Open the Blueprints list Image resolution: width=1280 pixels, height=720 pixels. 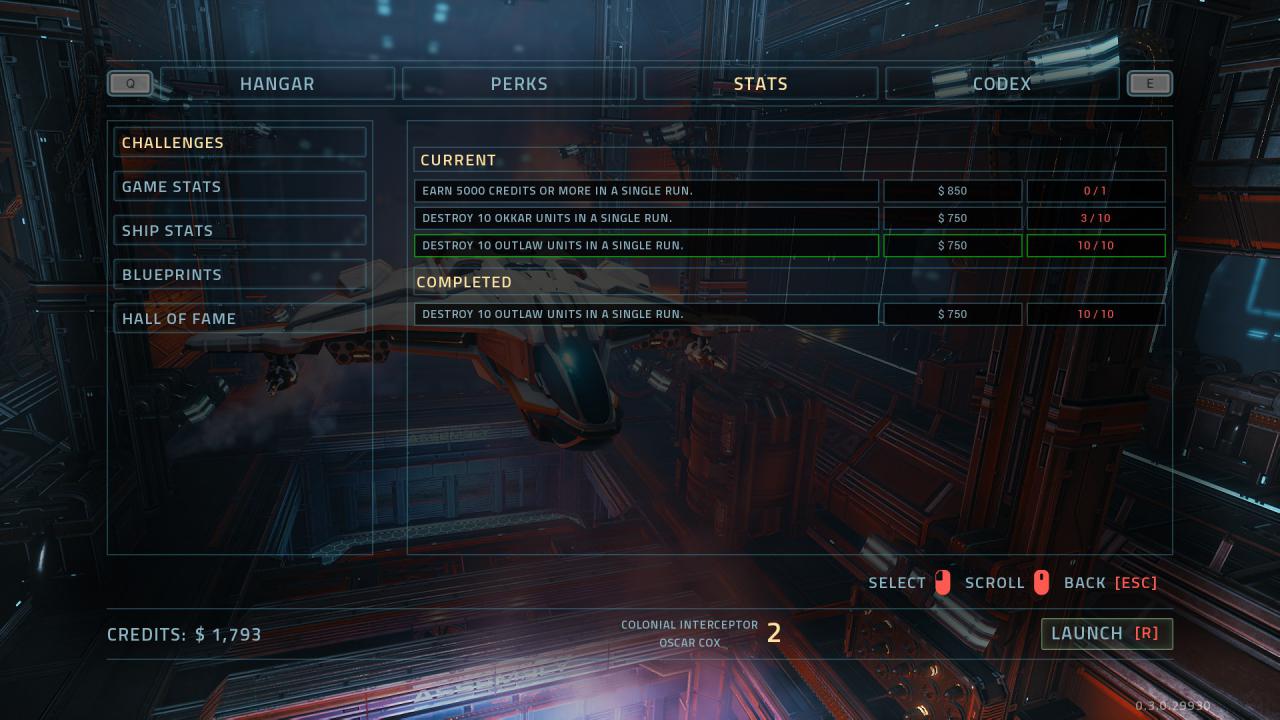click(x=240, y=275)
